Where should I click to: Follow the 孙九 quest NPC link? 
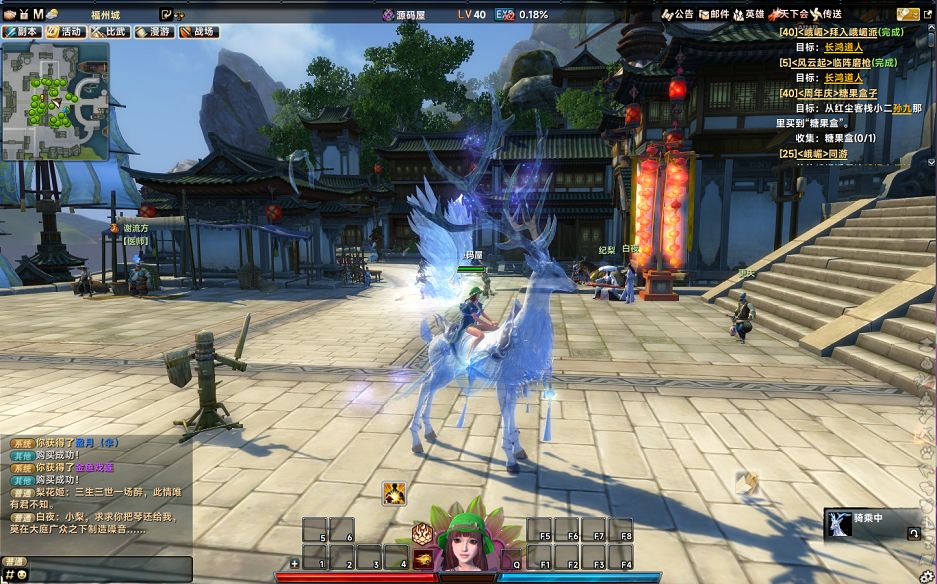tap(901, 108)
